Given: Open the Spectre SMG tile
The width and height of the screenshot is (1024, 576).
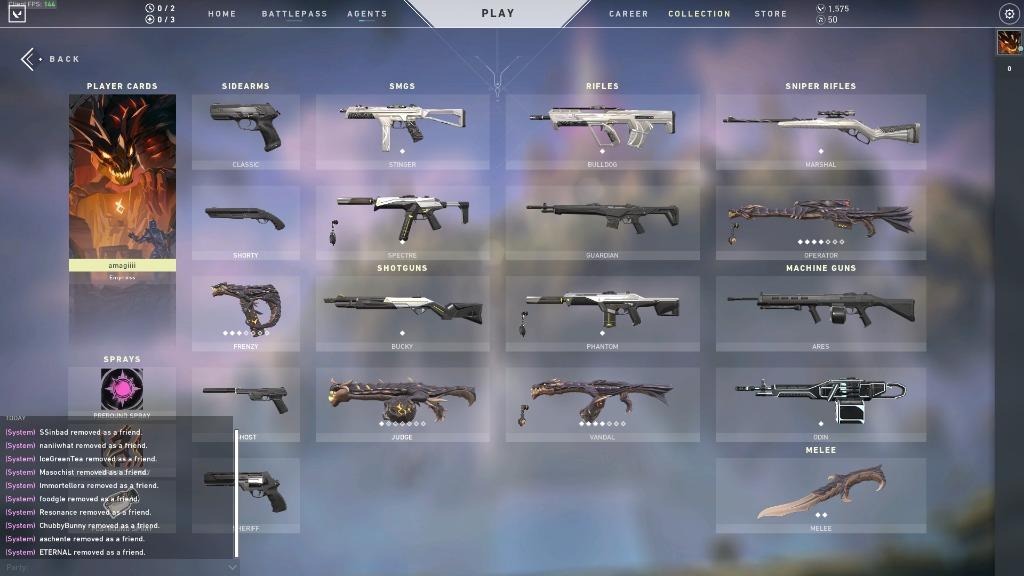Looking at the screenshot, I should point(402,222).
